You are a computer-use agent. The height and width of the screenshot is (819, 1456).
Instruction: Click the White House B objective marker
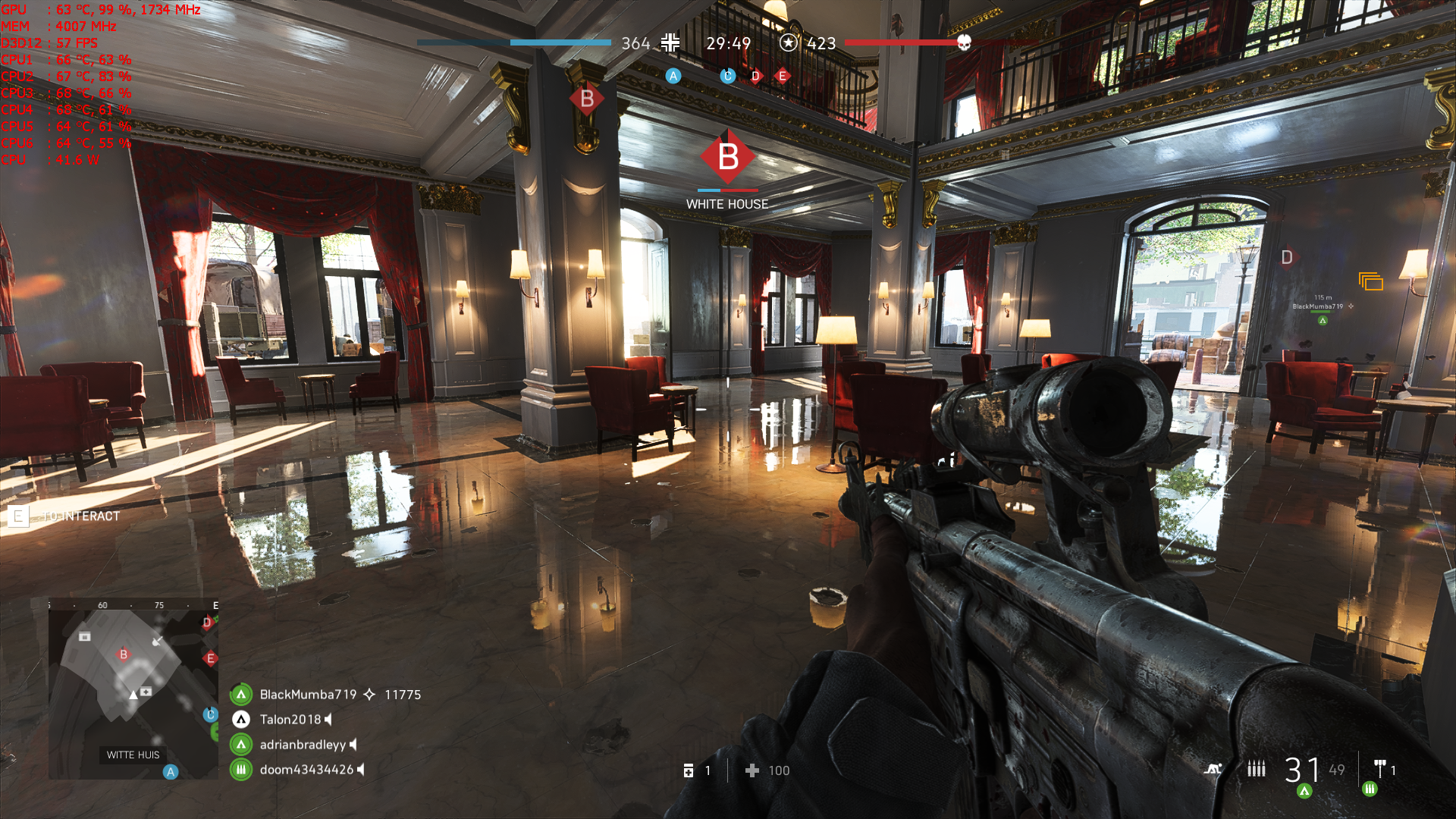[727, 157]
